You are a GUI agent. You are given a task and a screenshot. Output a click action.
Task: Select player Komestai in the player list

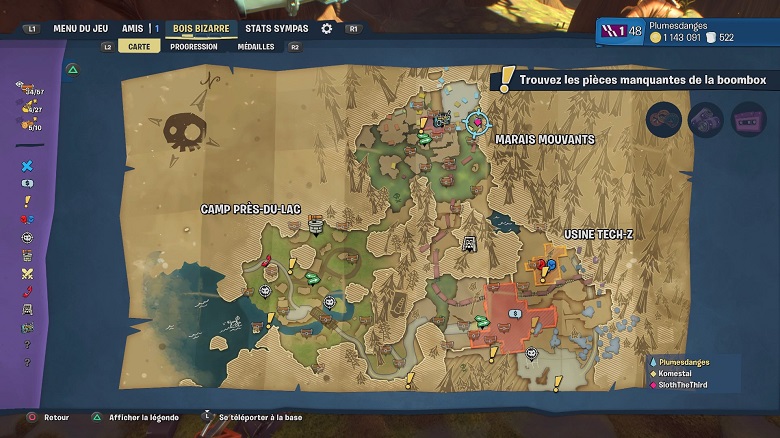[679, 372]
